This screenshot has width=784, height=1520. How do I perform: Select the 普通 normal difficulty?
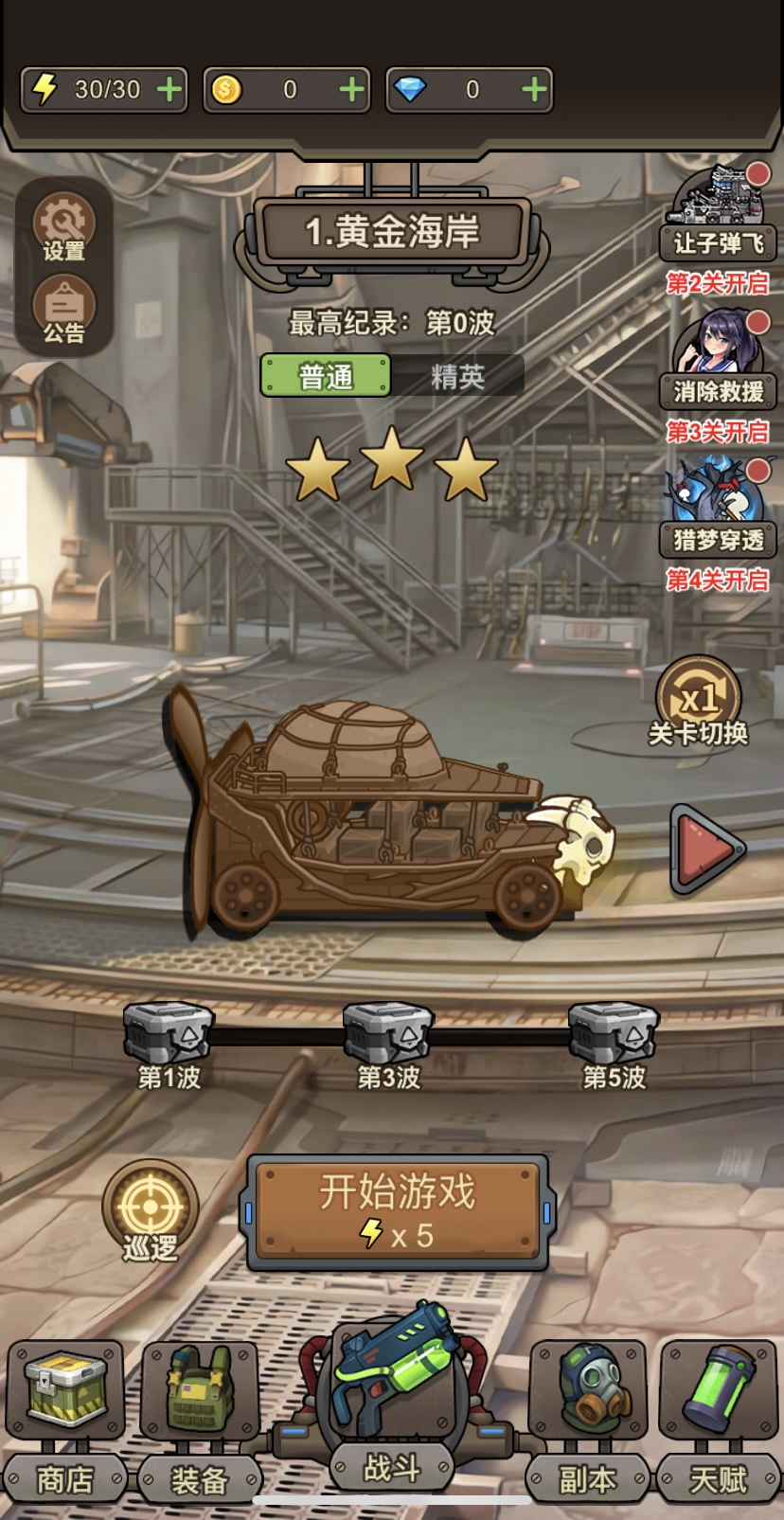pos(325,376)
